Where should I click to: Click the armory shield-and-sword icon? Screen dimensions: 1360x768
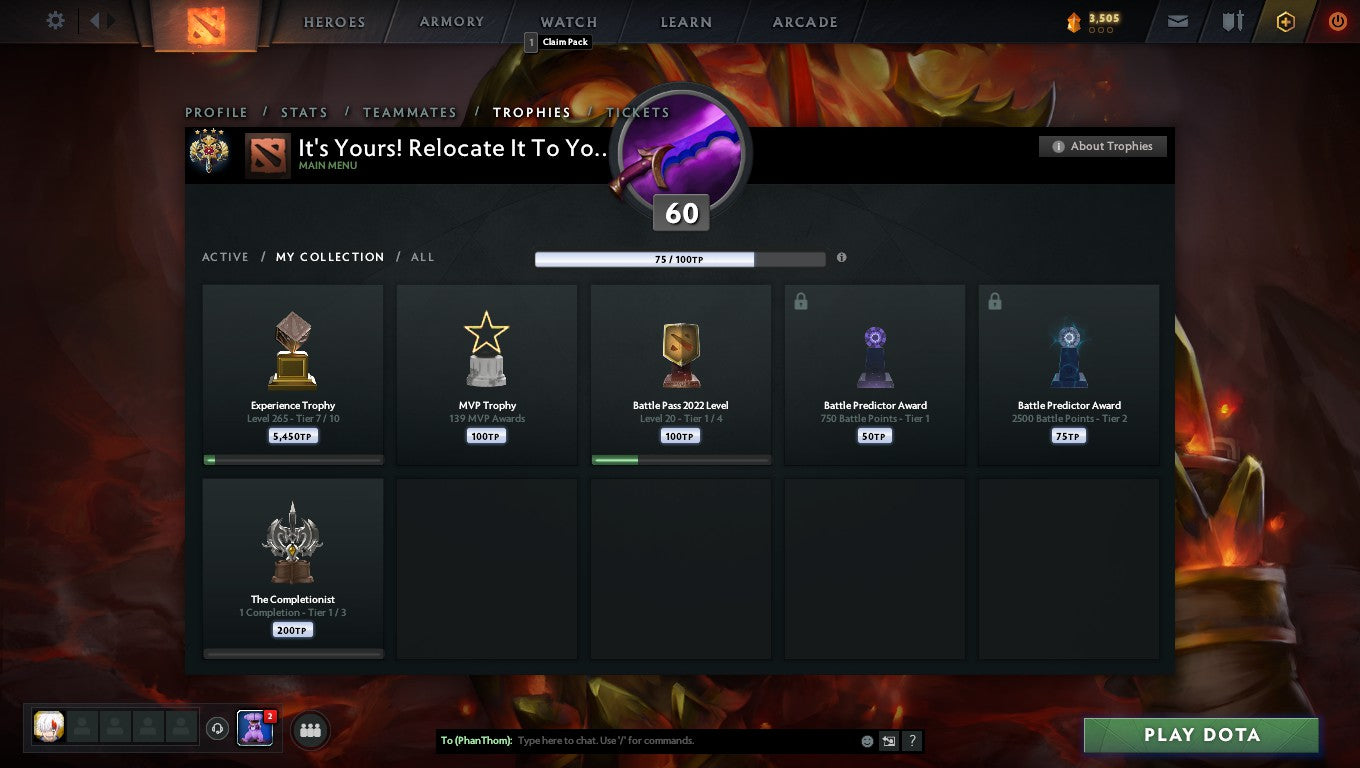coord(1232,21)
